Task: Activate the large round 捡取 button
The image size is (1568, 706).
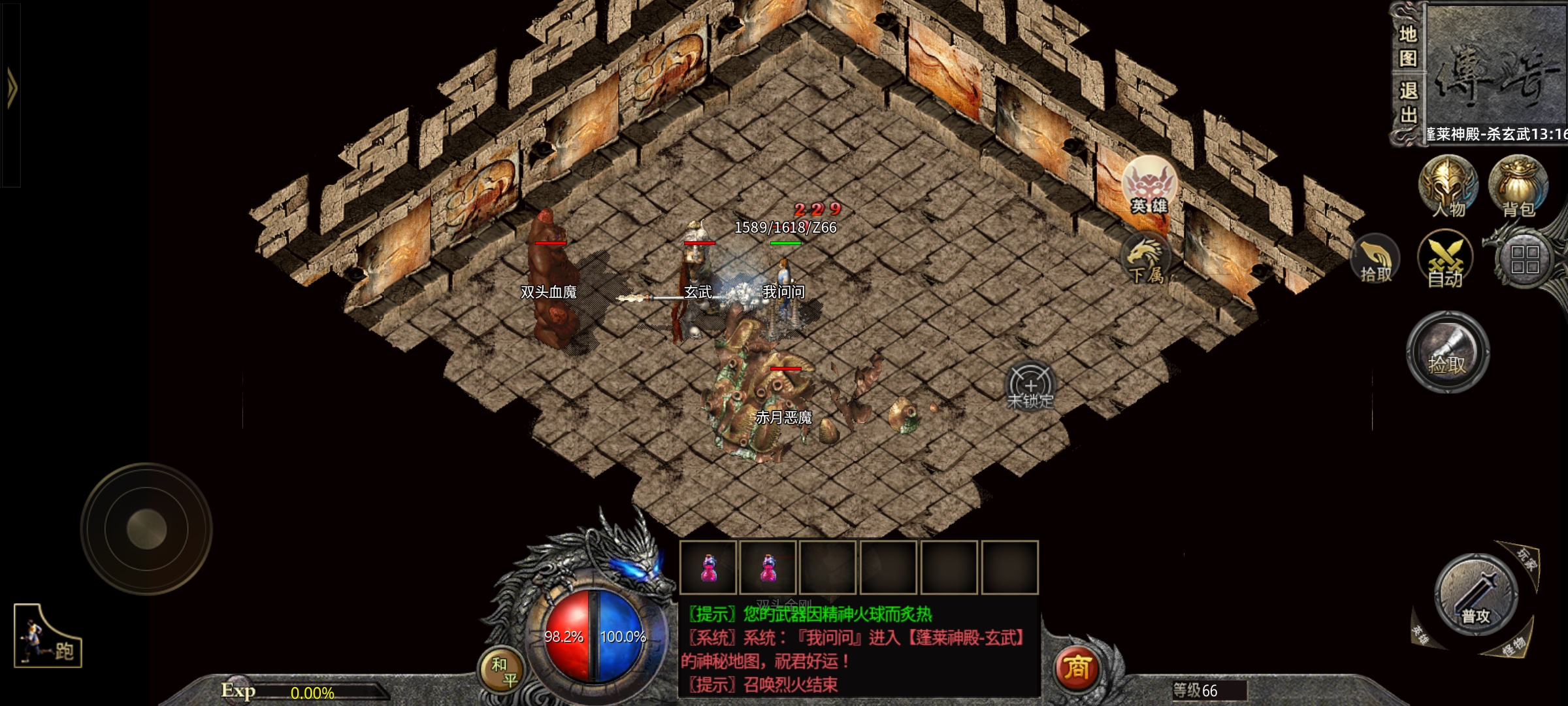Action: point(1447,352)
